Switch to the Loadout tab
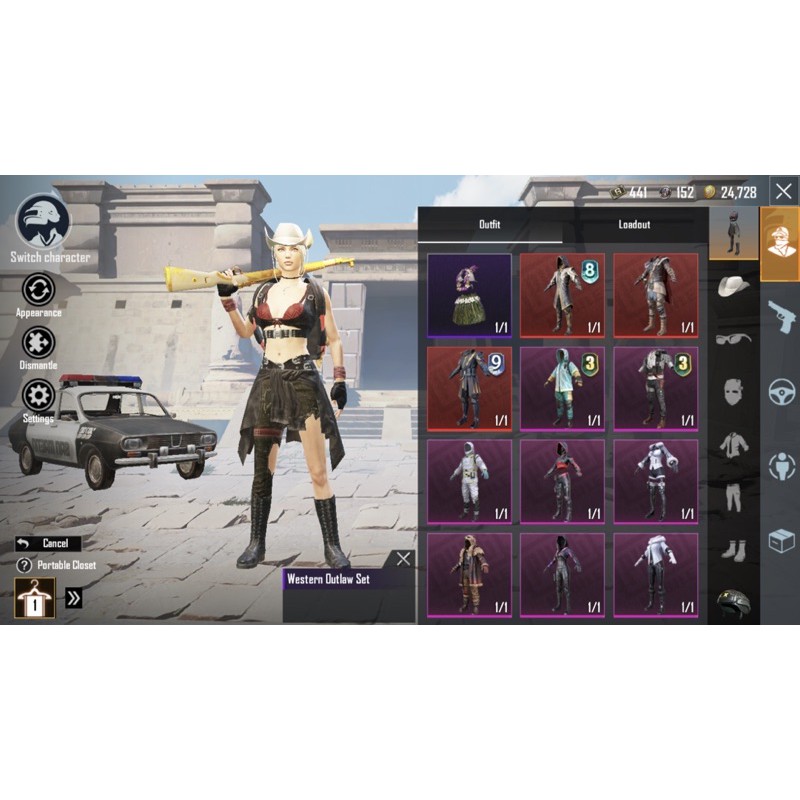Viewport: 800px width, 800px height. (x=634, y=225)
